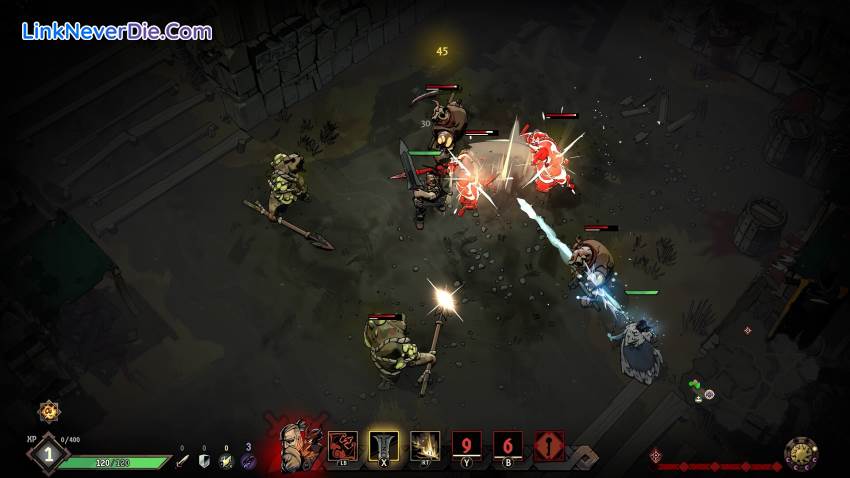Click the level 1 diamond badge
The height and width of the screenshot is (478, 850).
[47, 453]
